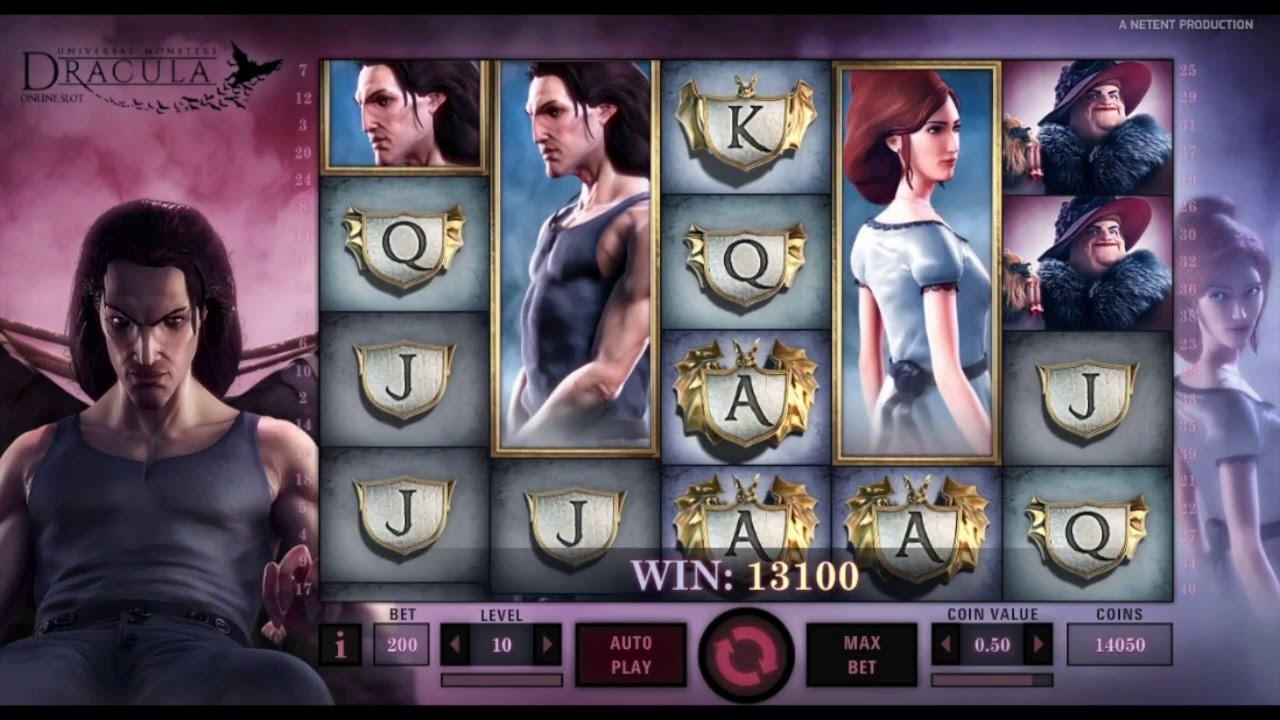Decrease the bet level with left arrow
Screen dimensions: 1280x720
[x=455, y=645]
